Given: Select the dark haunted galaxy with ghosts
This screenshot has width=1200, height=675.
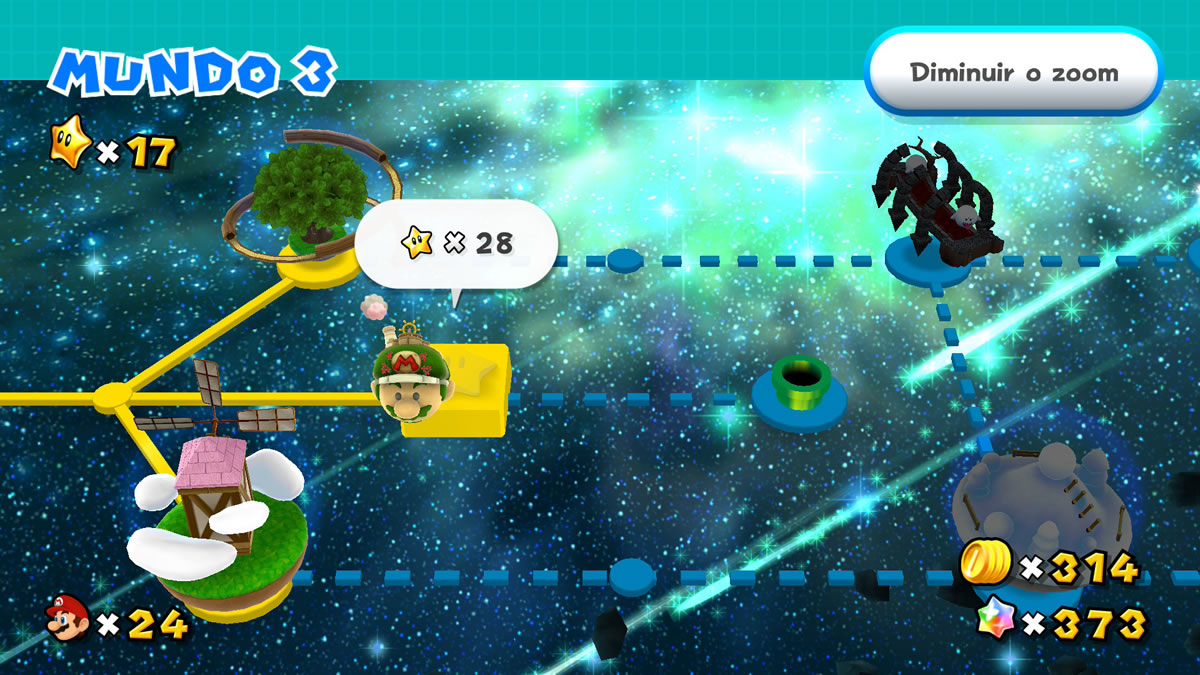Looking at the screenshot, I should (x=937, y=210).
